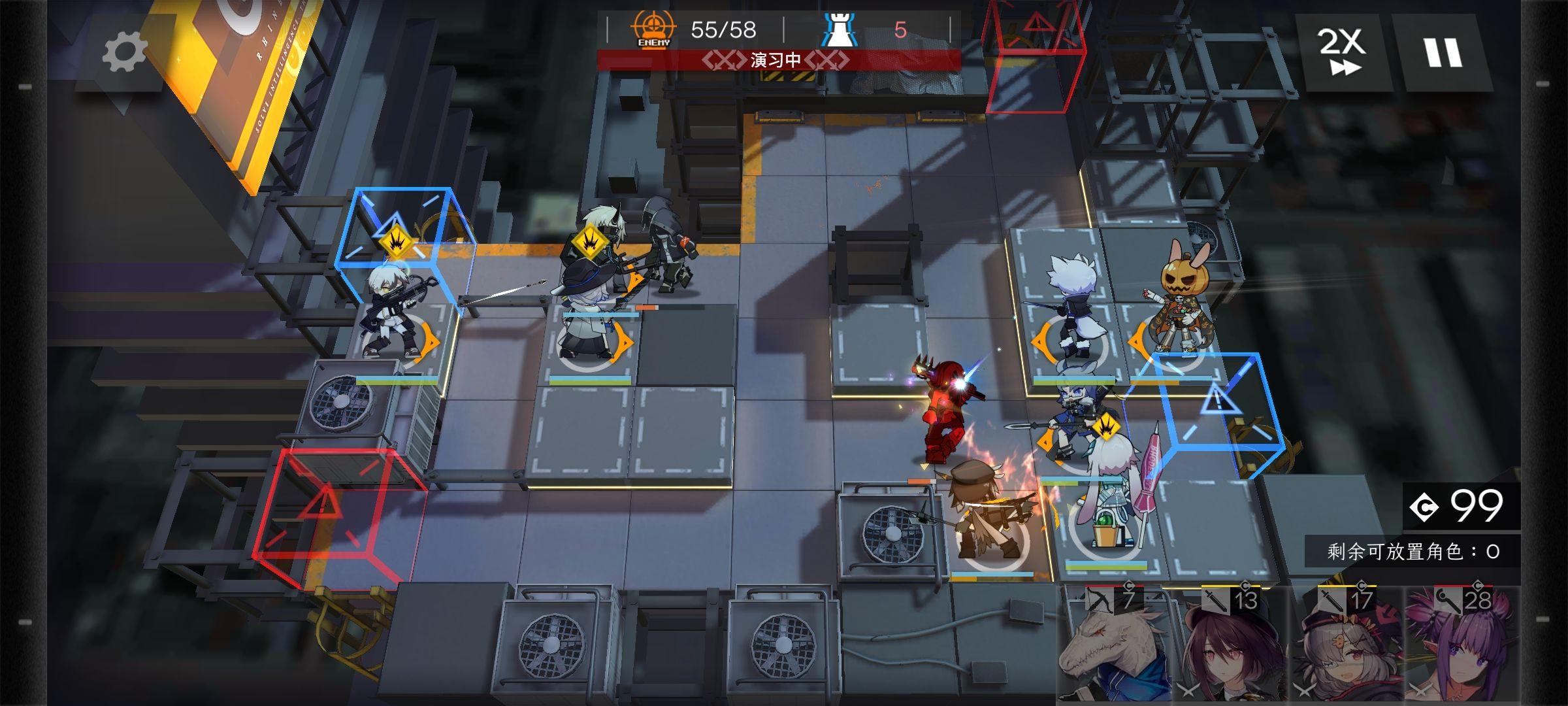Image resolution: width=1568 pixels, height=706 pixels.
Task: Open the gear settings menu
Action: (124, 51)
